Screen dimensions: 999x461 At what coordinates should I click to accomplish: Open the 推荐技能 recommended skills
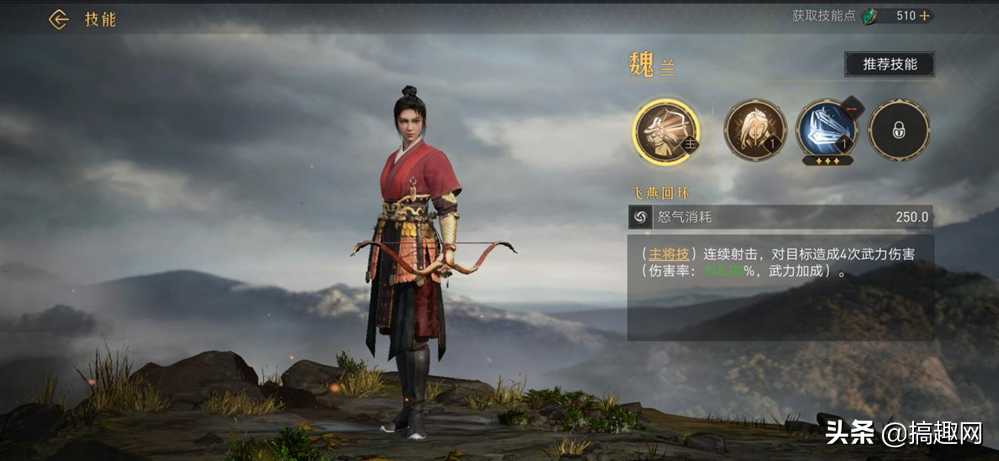point(889,64)
